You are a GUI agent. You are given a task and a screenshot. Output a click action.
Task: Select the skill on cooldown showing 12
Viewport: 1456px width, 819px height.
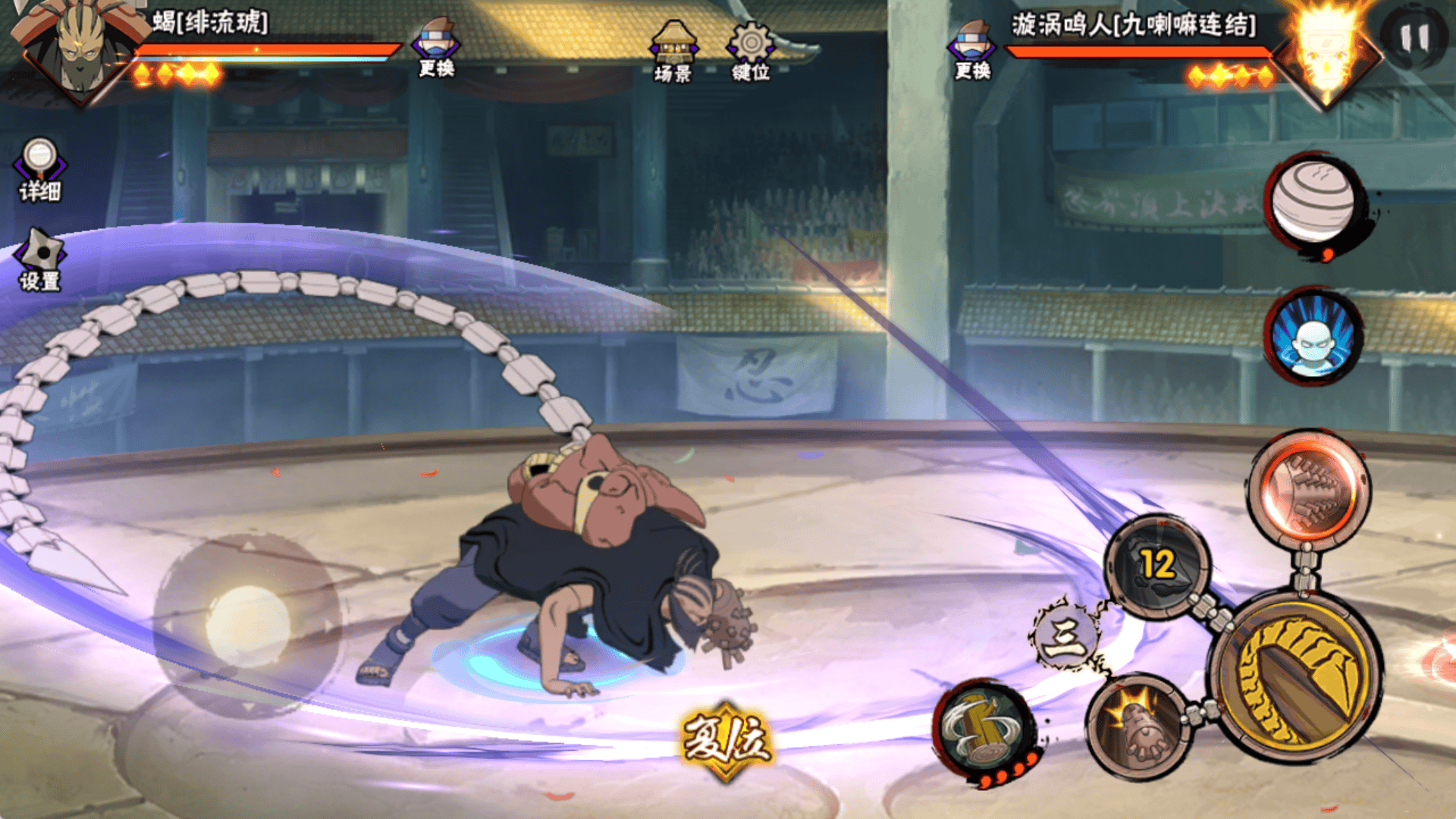tap(1157, 566)
